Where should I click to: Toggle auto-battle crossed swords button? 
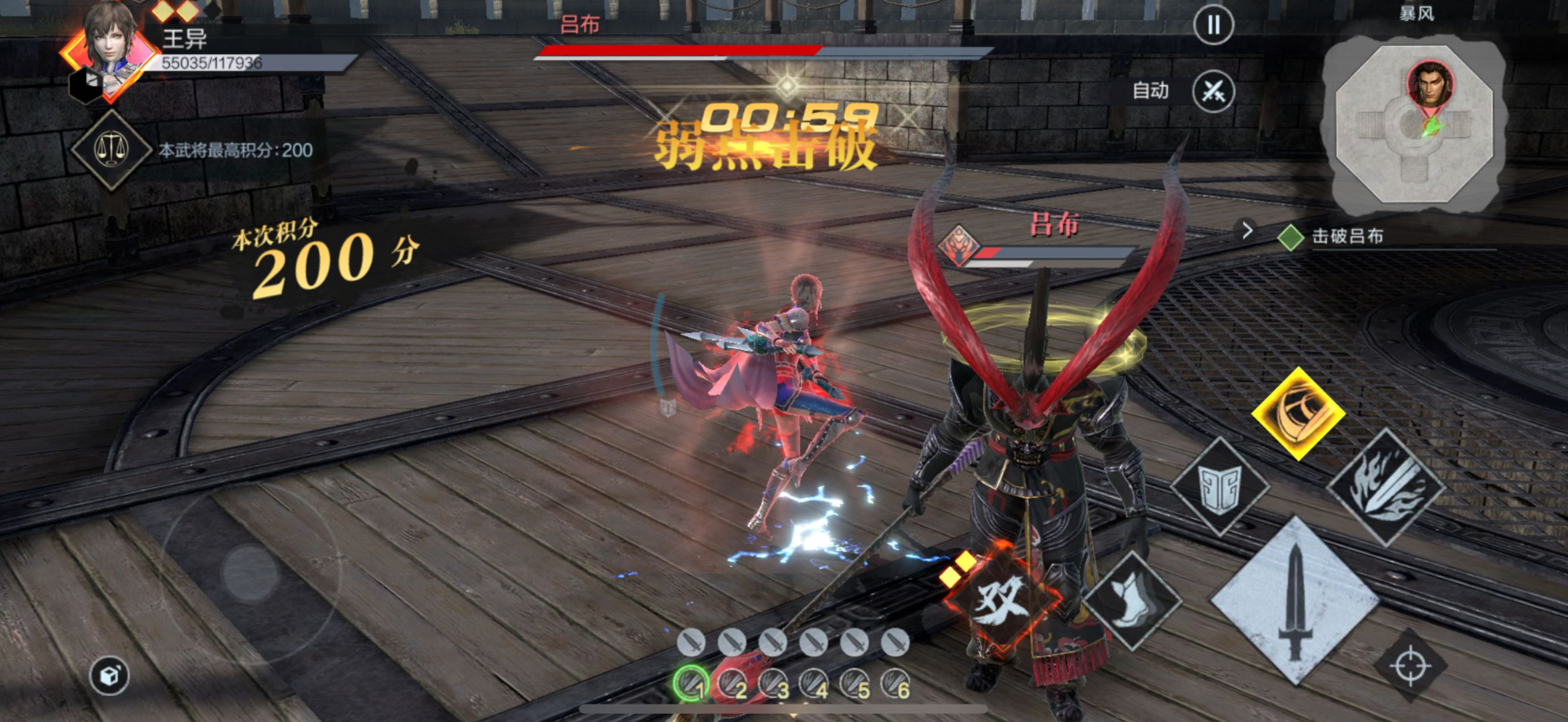click(x=1212, y=91)
